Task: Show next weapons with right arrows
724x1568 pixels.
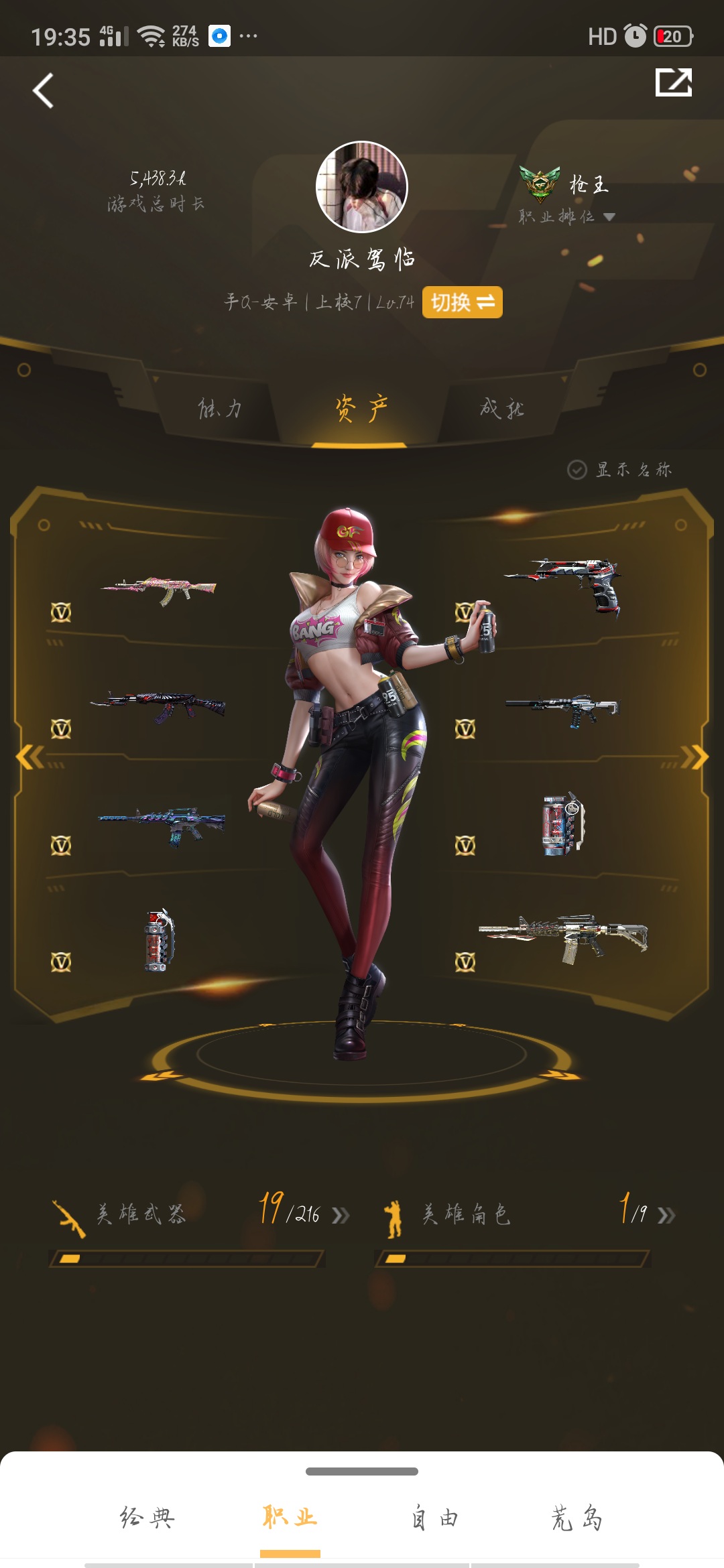Action: [x=695, y=757]
